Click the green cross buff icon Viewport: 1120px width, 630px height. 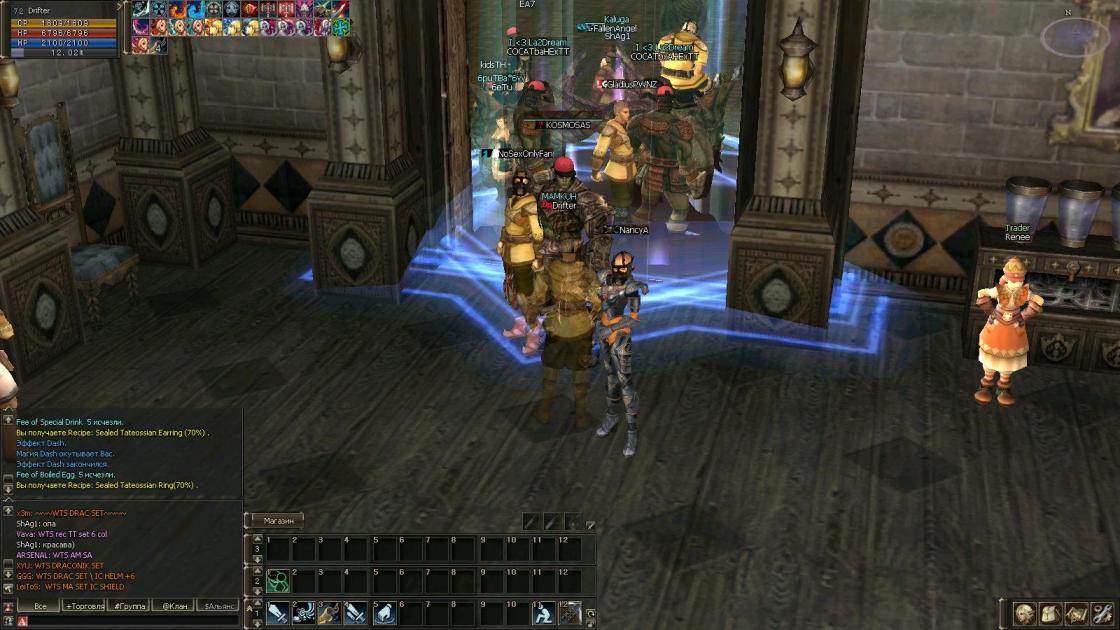pyautogui.click(x=340, y=27)
